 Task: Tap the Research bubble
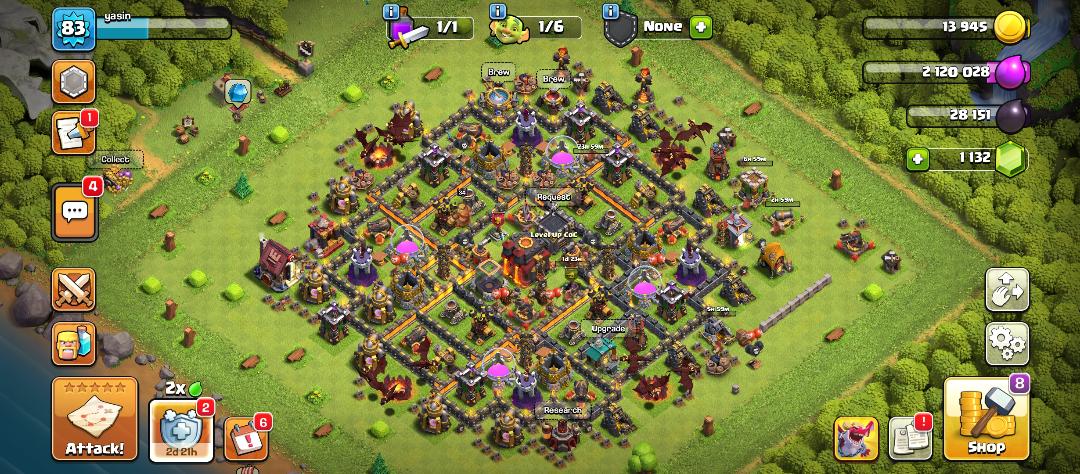[563, 410]
